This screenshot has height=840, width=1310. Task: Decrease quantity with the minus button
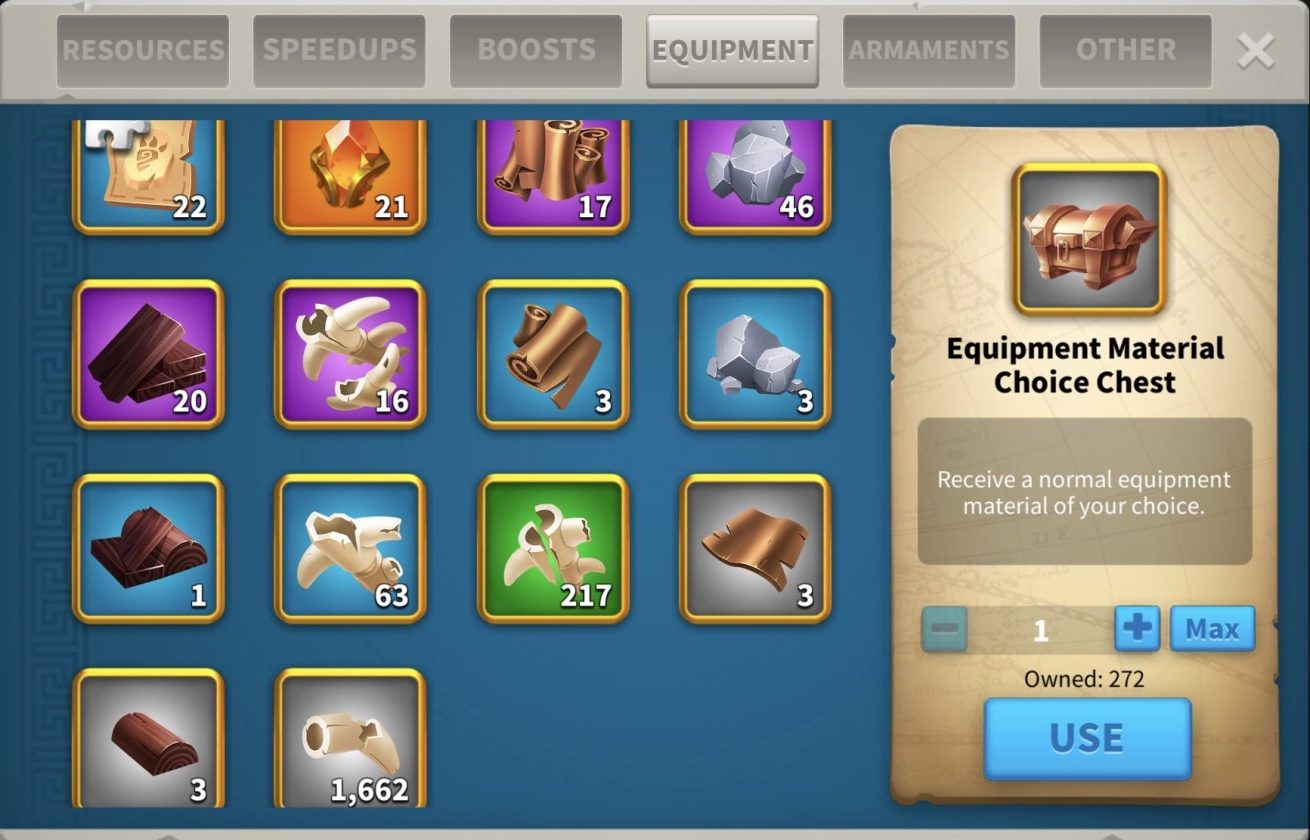[x=944, y=629]
